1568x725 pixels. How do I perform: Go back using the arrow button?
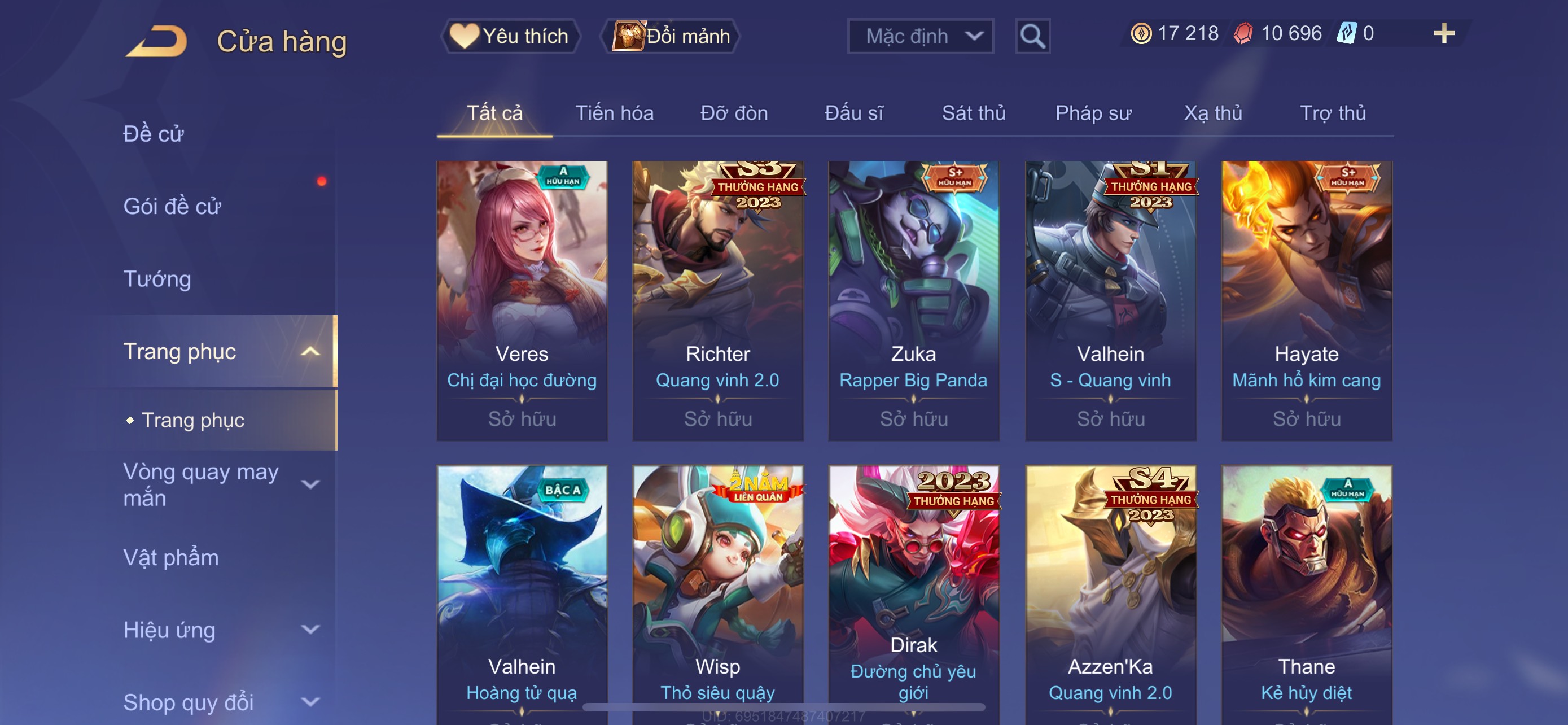click(157, 41)
